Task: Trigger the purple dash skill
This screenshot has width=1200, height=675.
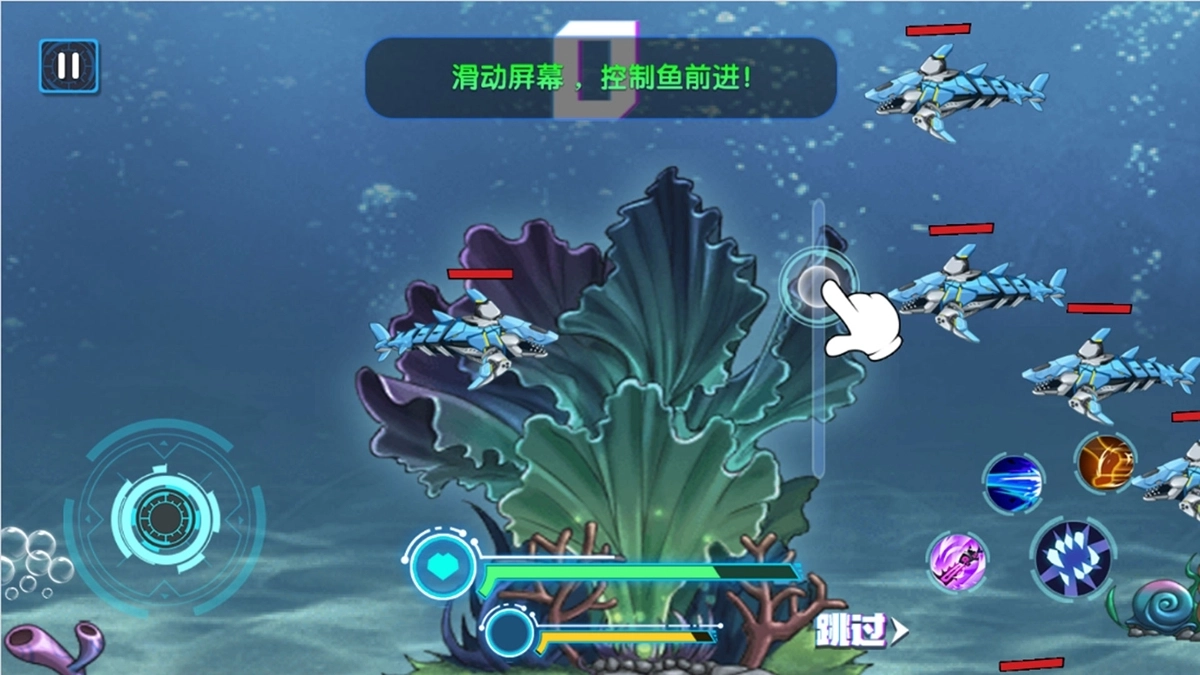Action: point(957,562)
